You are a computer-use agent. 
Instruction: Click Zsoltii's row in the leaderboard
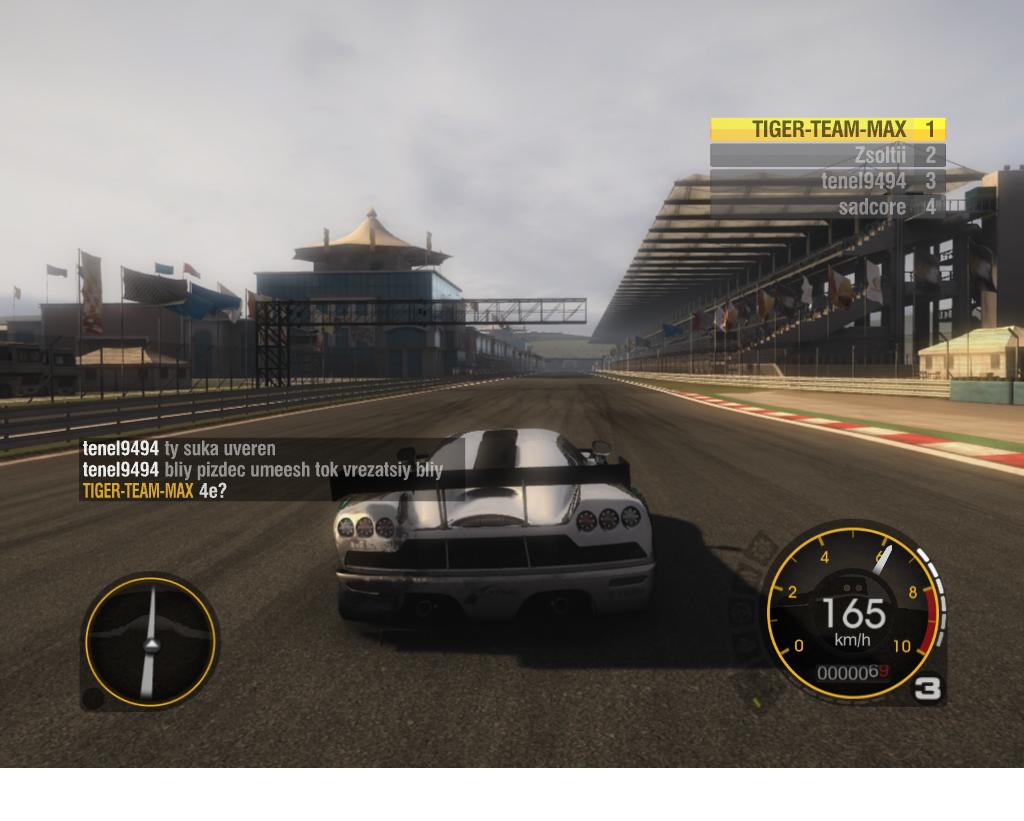[828, 155]
